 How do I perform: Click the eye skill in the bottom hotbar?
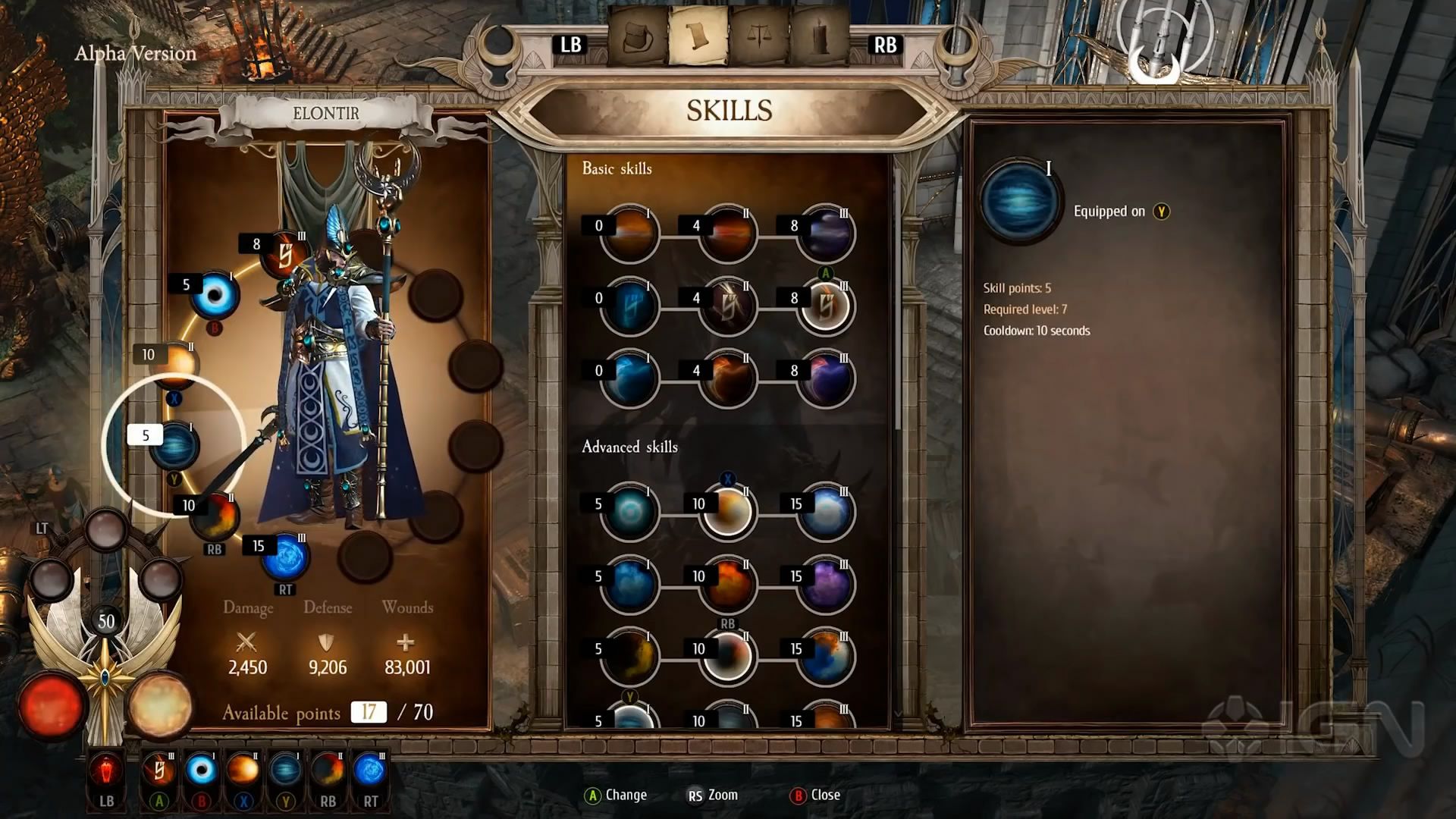(202, 771)
